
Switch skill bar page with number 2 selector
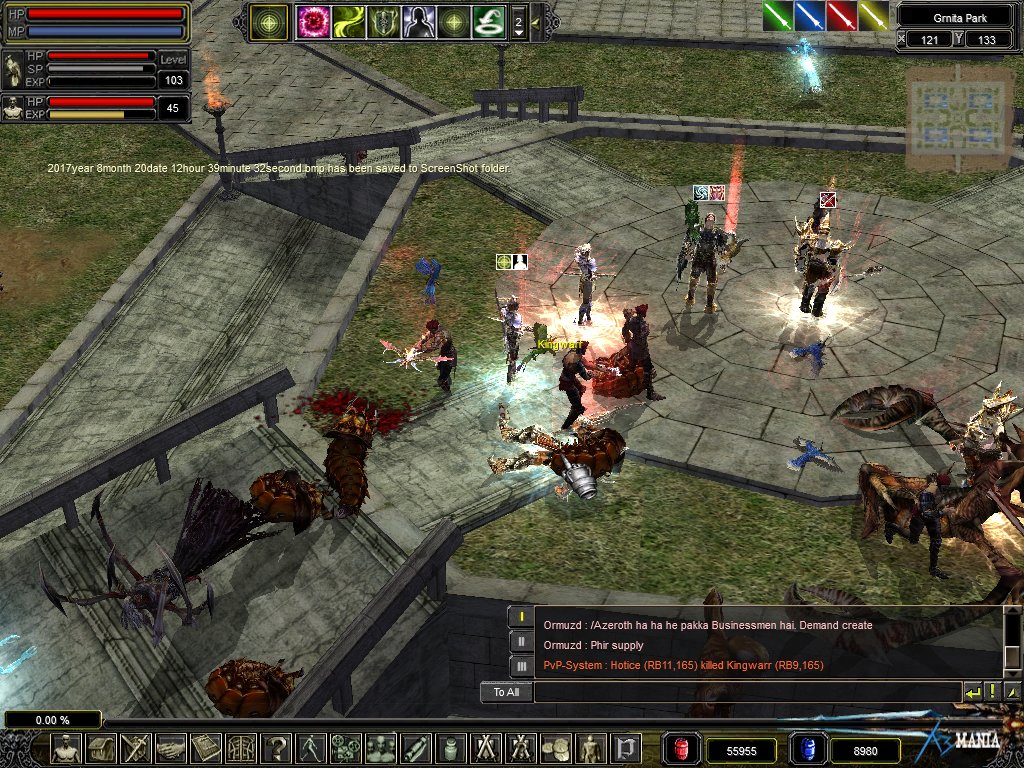pyautogui.click(x=518, y=21)
